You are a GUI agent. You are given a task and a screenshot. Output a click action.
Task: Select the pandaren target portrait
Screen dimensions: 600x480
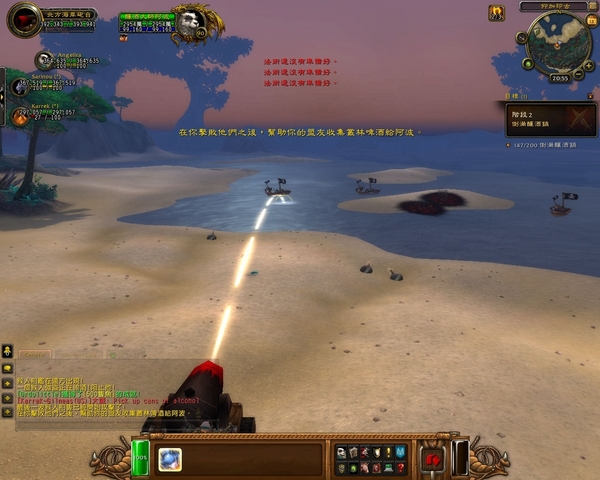tap(187, 23)
